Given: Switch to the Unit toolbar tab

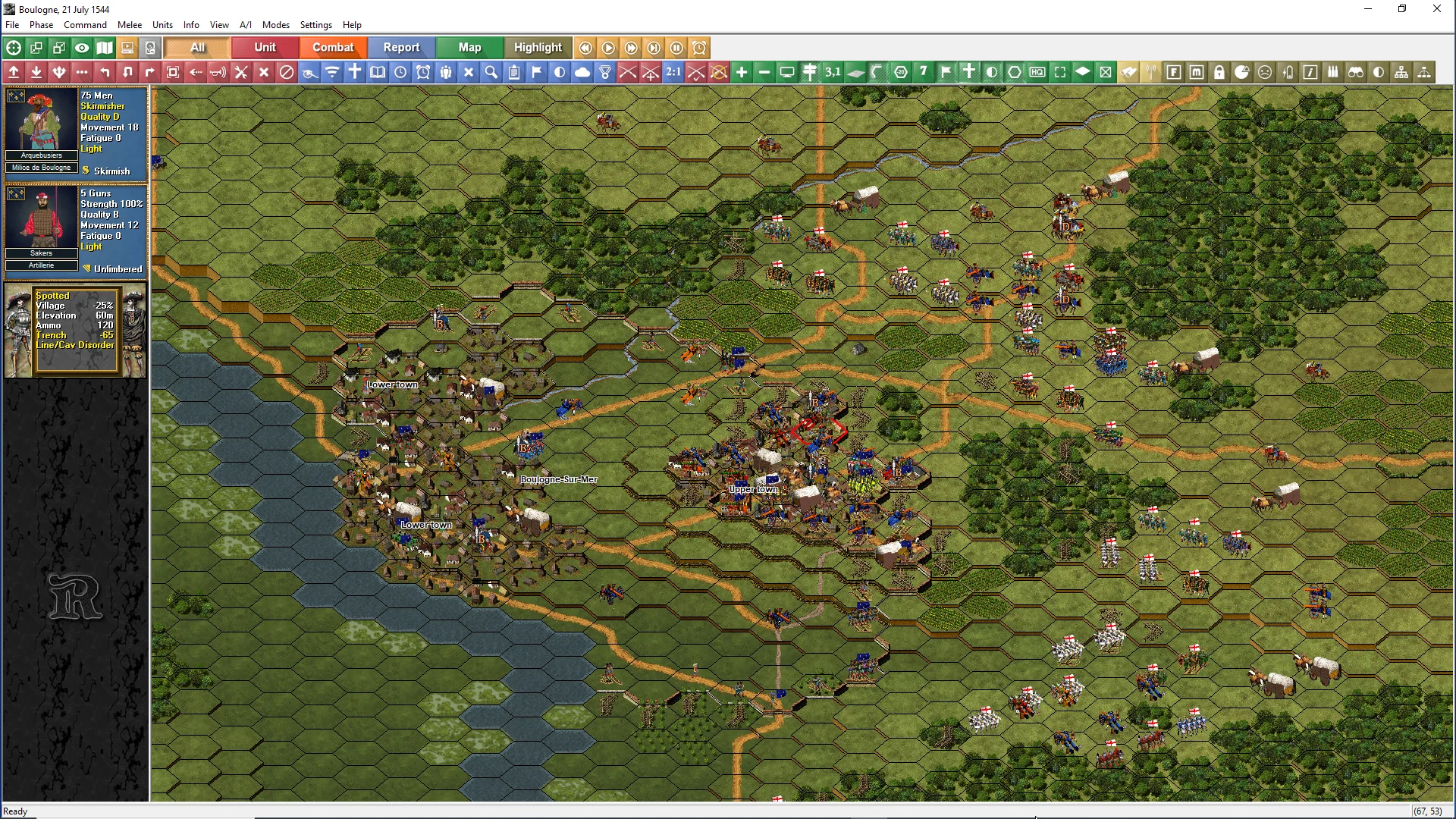Looking at the screenshot, I should click(x=265, y=47).
